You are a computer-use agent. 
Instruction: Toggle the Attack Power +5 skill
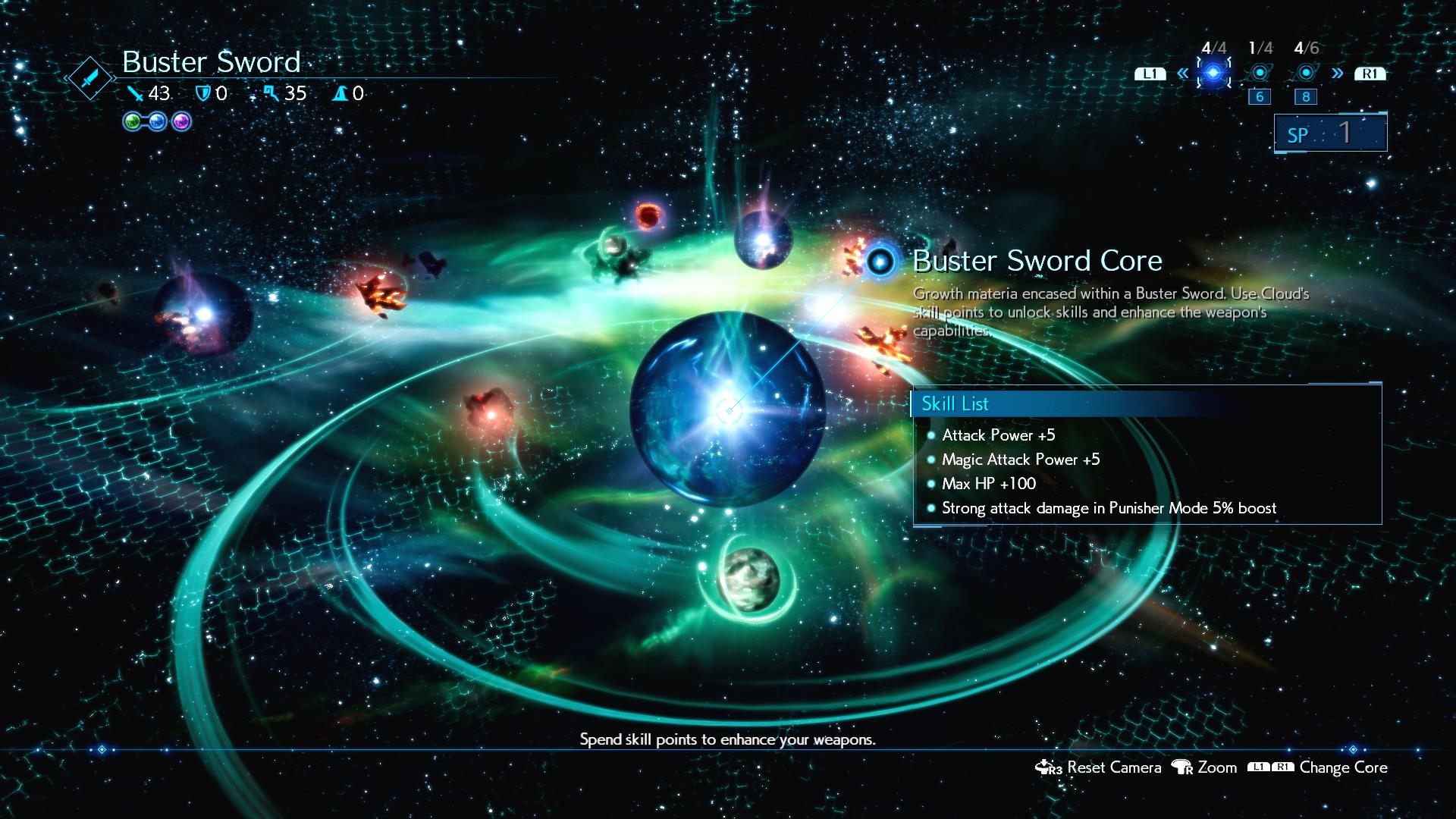point(998,435)
